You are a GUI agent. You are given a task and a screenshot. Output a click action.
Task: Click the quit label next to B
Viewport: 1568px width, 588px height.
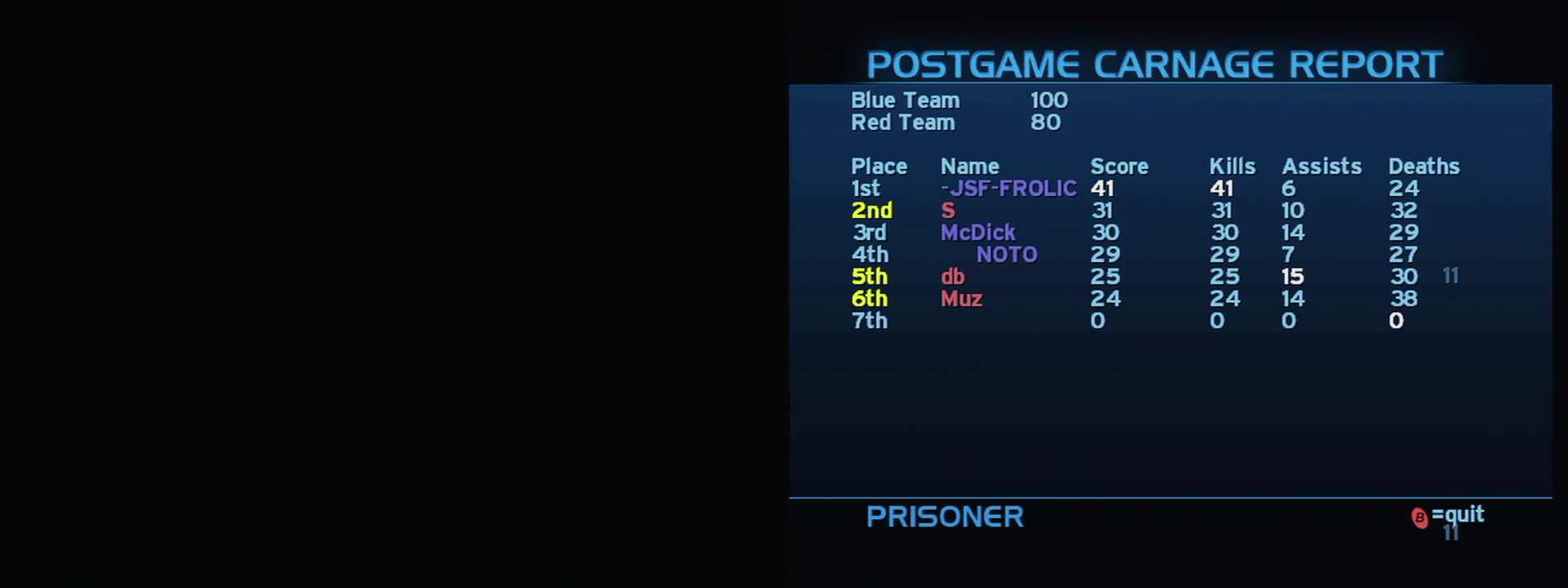click(x=1460, y=515)
